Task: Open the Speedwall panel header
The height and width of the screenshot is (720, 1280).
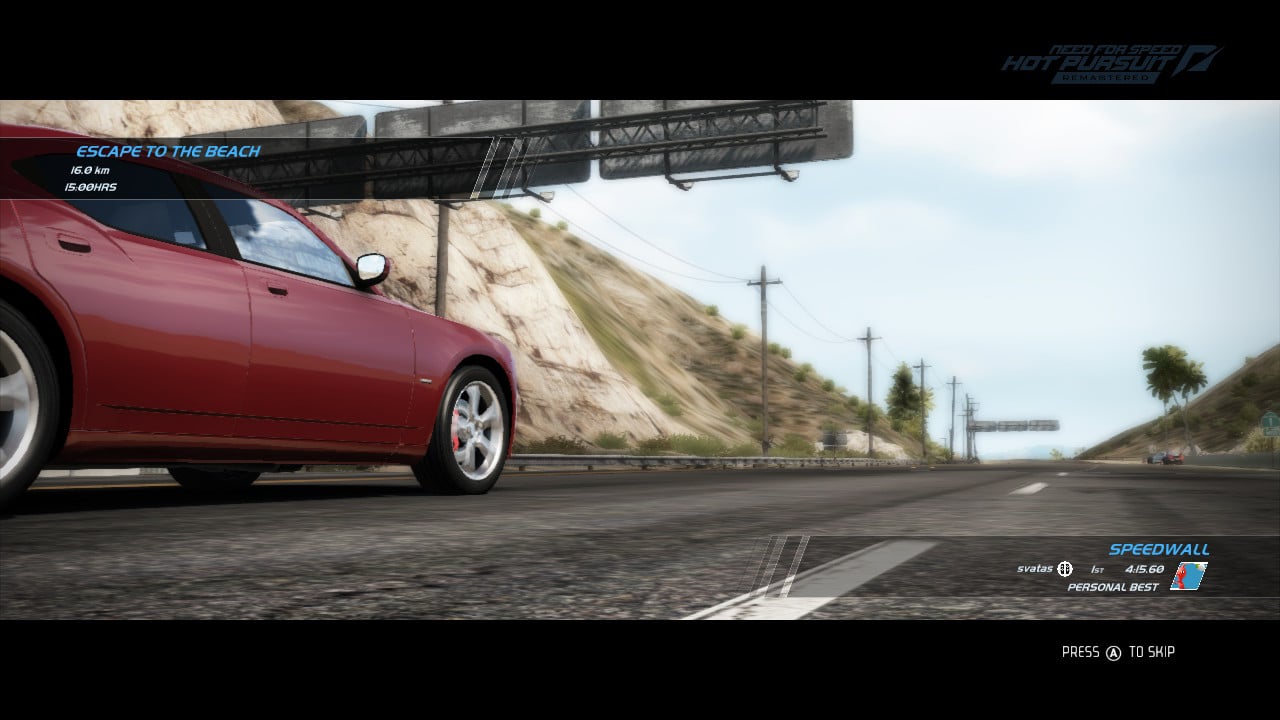Action: (1160, 549)
